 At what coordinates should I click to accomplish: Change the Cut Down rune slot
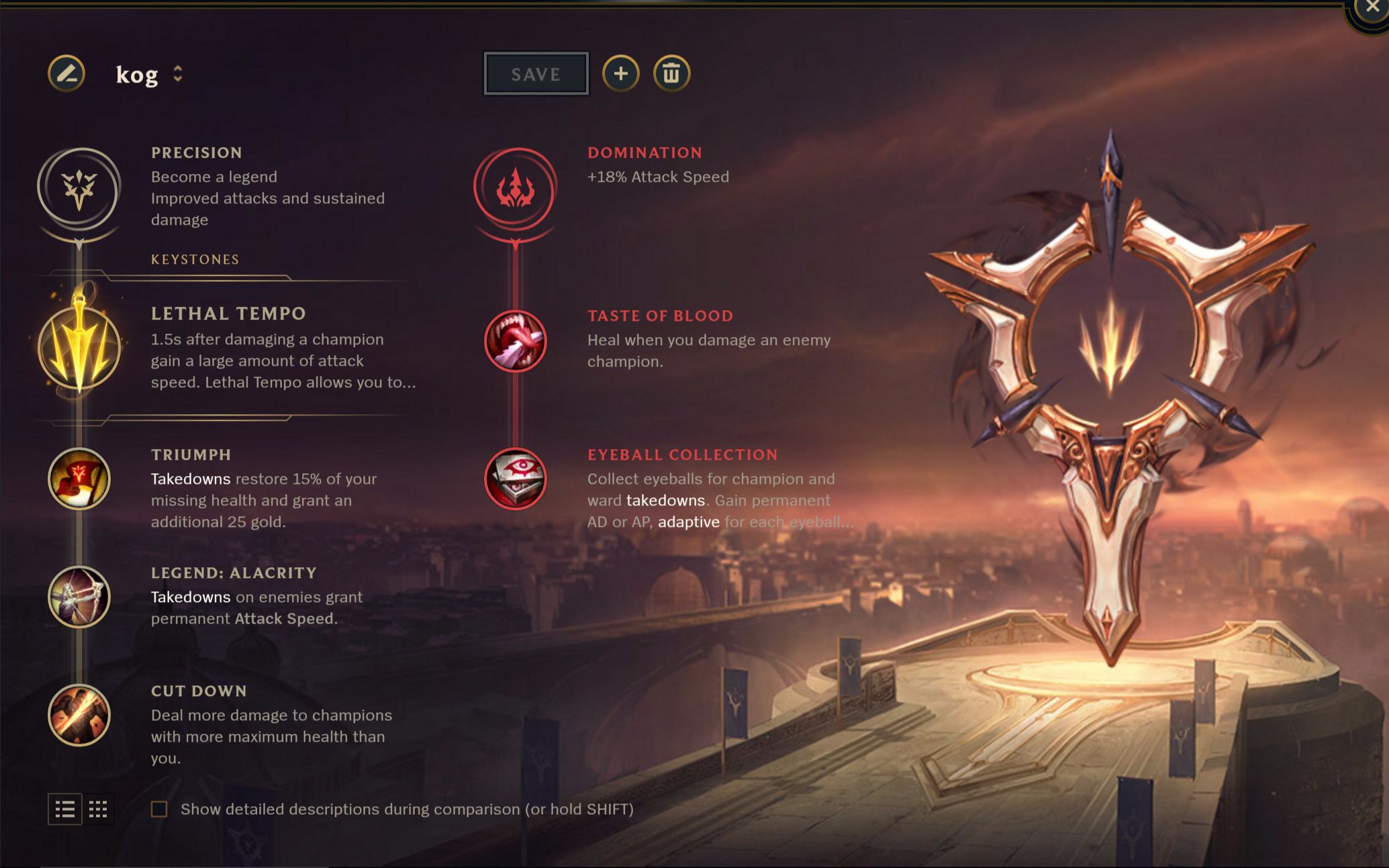click(x=79, y=715)
